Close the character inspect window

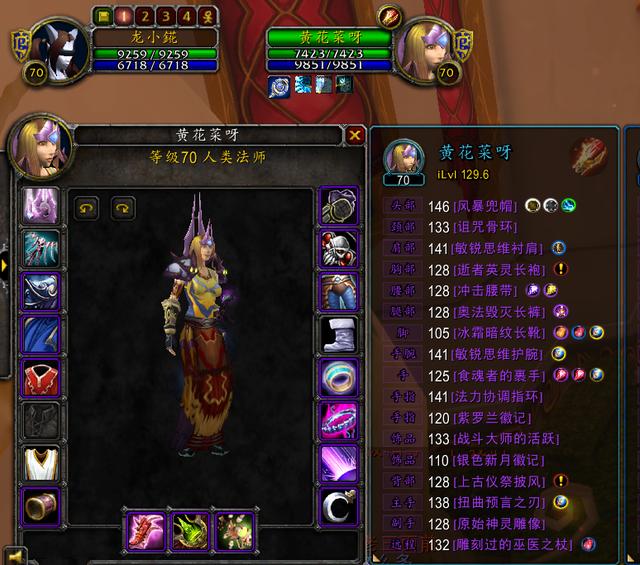coord(355,135)
